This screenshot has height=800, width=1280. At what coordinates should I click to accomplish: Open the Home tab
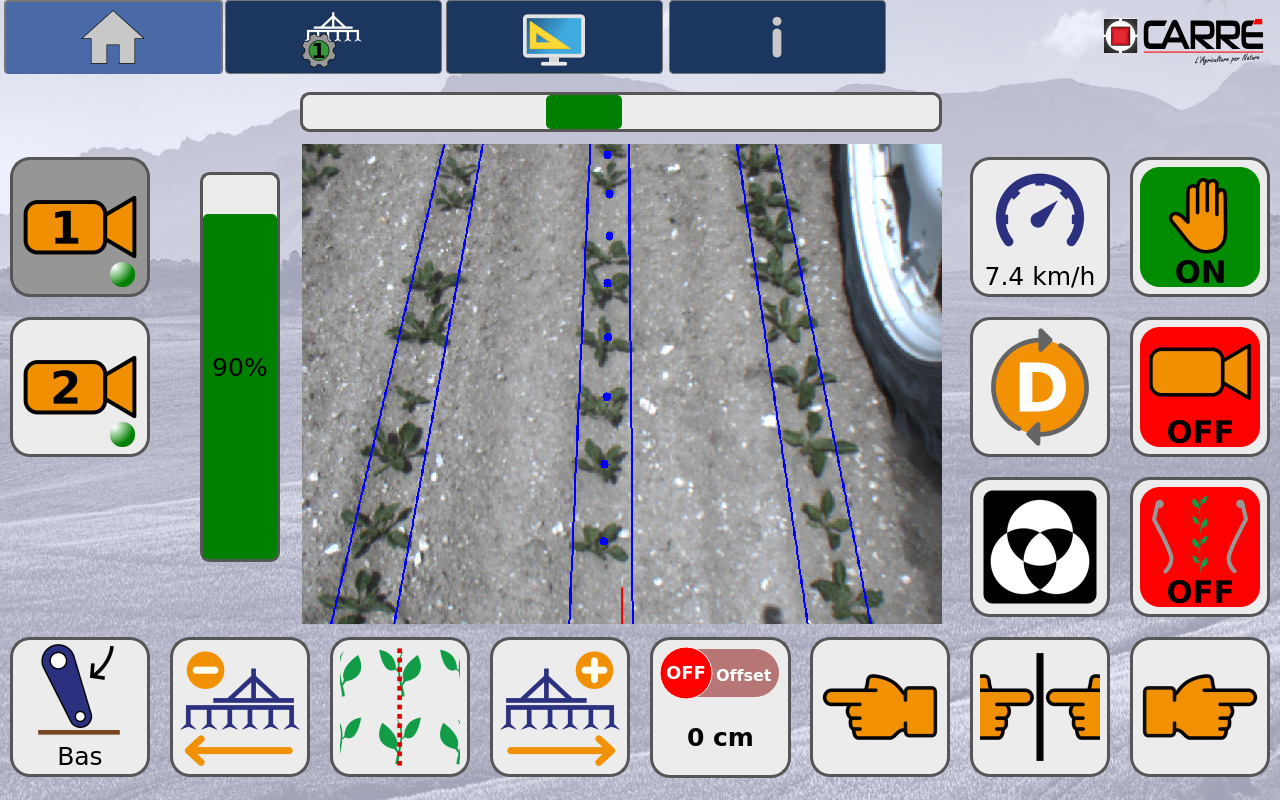click(x=113, y=37)
